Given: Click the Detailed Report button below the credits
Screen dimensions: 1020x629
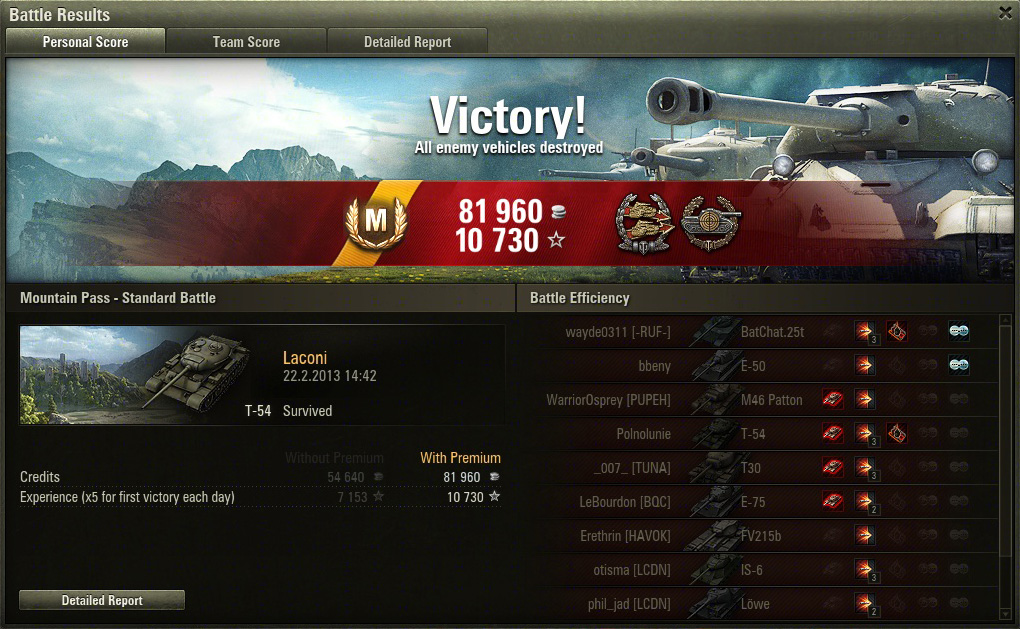Looking at the screenshot, I should point(102,600).
